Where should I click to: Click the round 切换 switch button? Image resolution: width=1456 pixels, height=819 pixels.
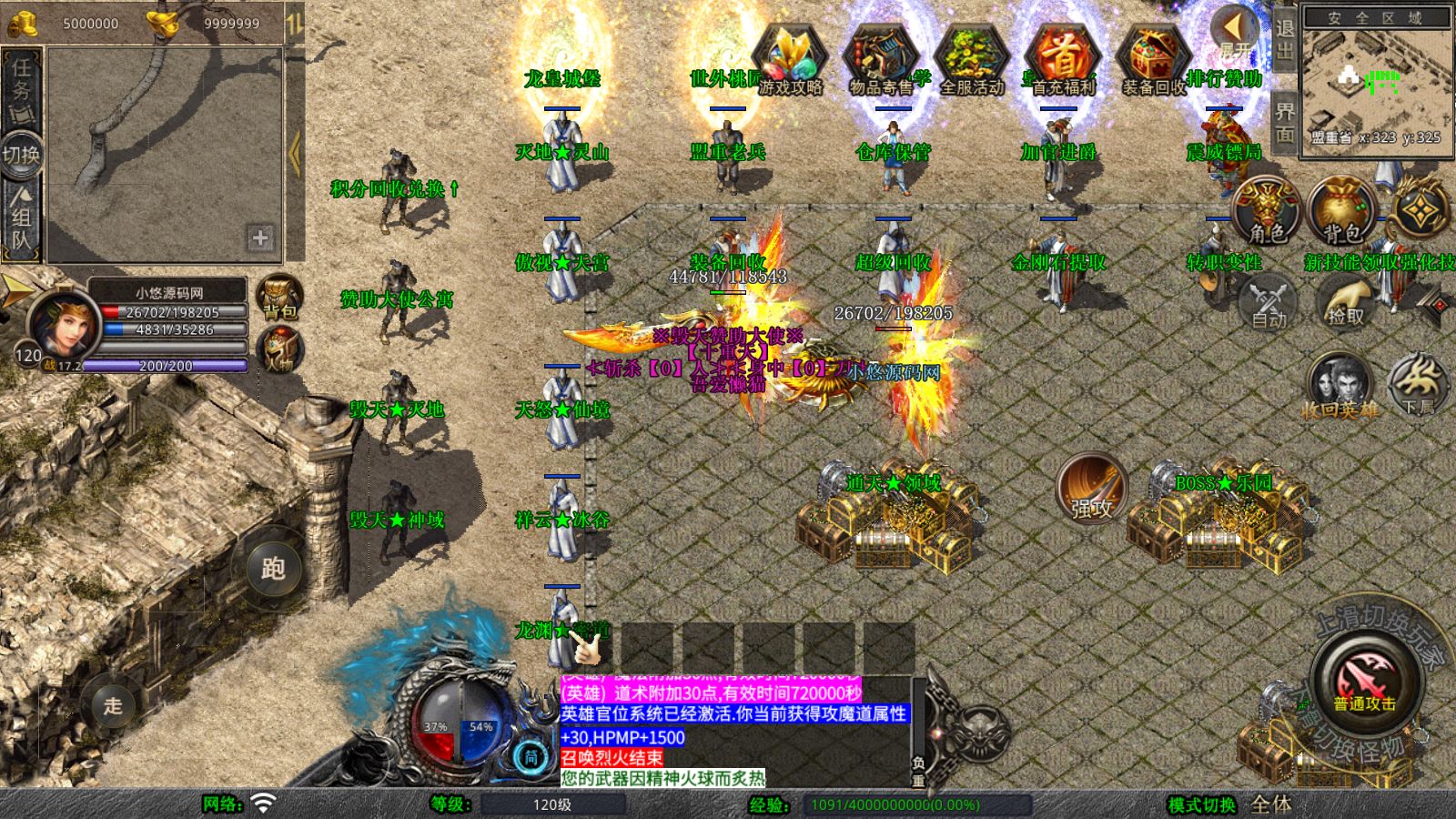pos(21,155)
